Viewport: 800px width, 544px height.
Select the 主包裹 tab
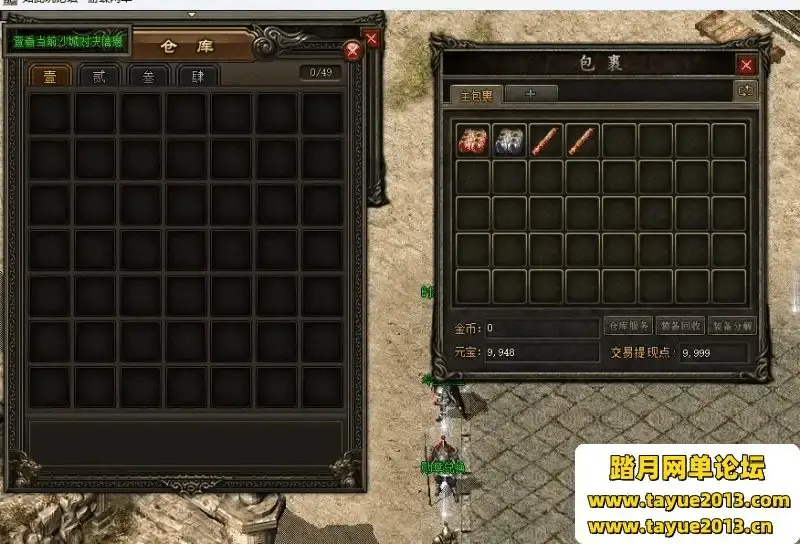pyautogui.click(x=475, y=95)
